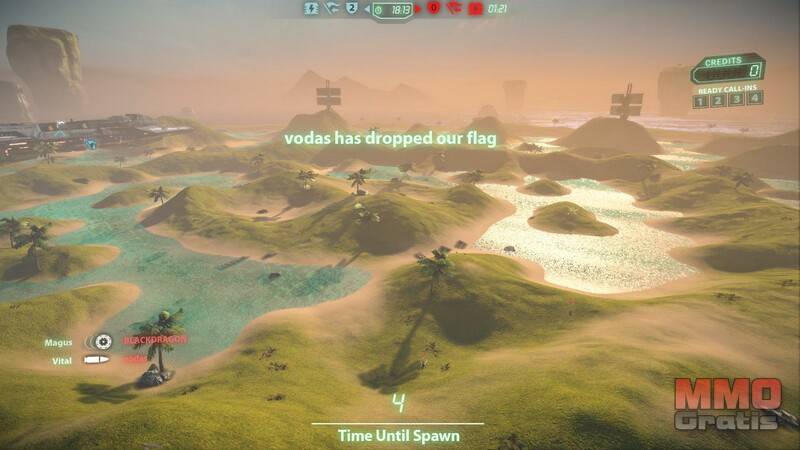Click the teal lightning bolt generator icon
This screenshot has height=450, width=800.
310,8
